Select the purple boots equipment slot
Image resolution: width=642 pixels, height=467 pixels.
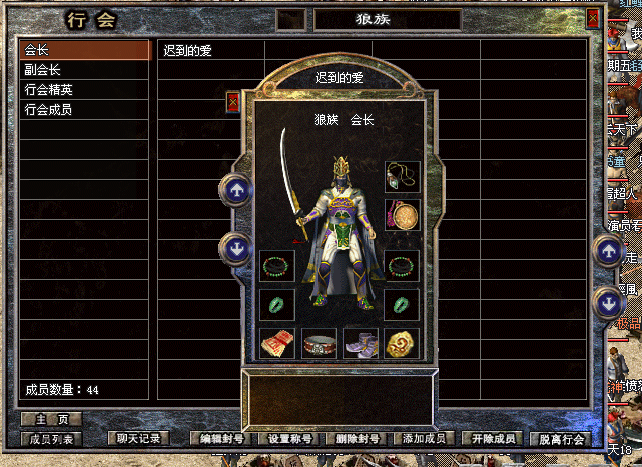pos(360,343)
